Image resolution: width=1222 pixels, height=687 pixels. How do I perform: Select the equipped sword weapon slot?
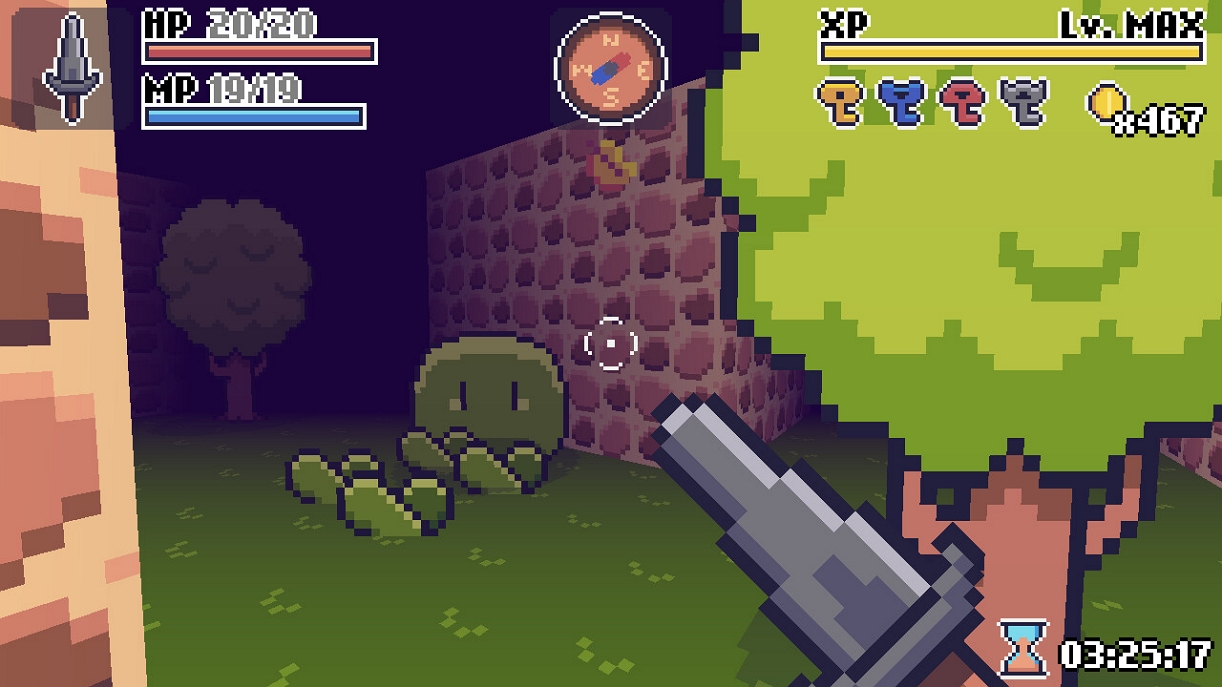coord(72,68)
